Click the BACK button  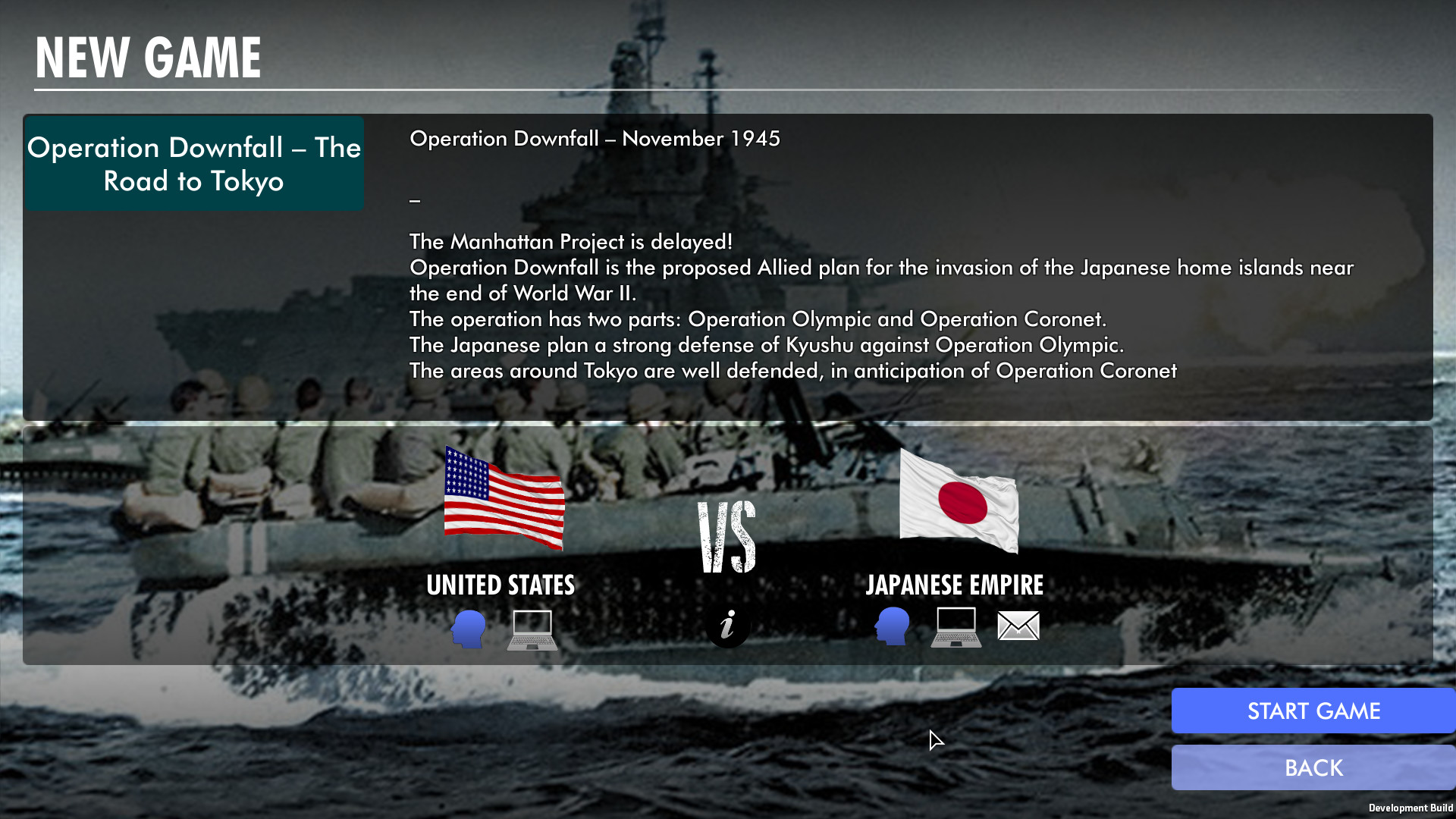(x=1313, y=767)
